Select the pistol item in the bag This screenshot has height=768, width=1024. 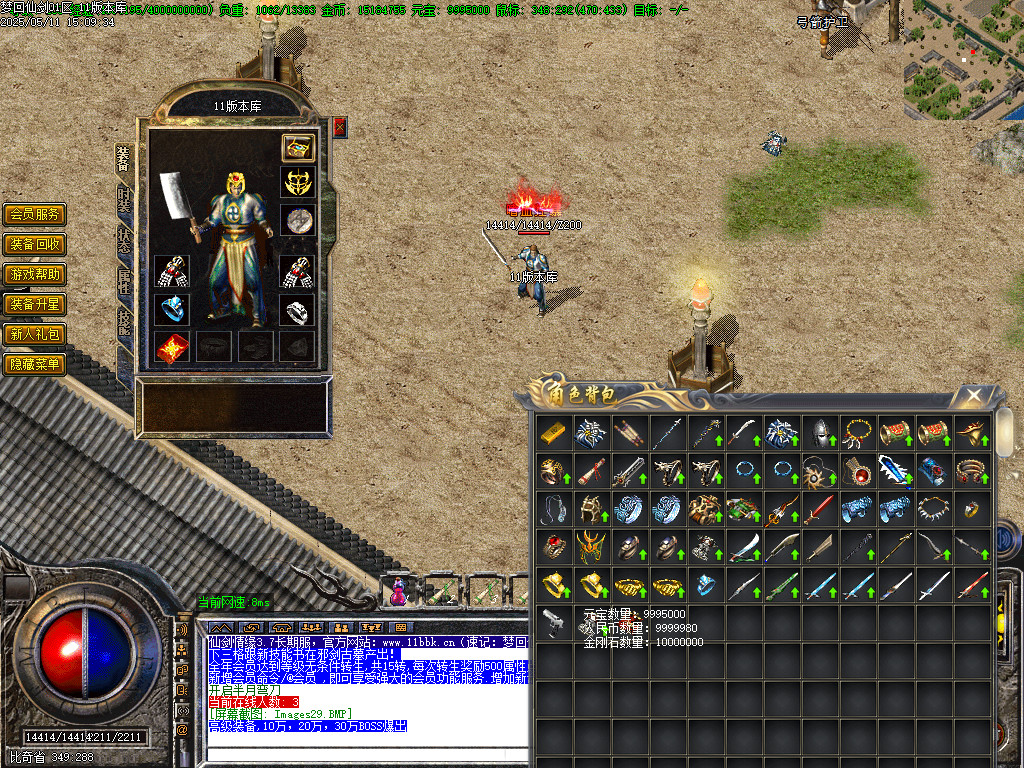[552, 623]
